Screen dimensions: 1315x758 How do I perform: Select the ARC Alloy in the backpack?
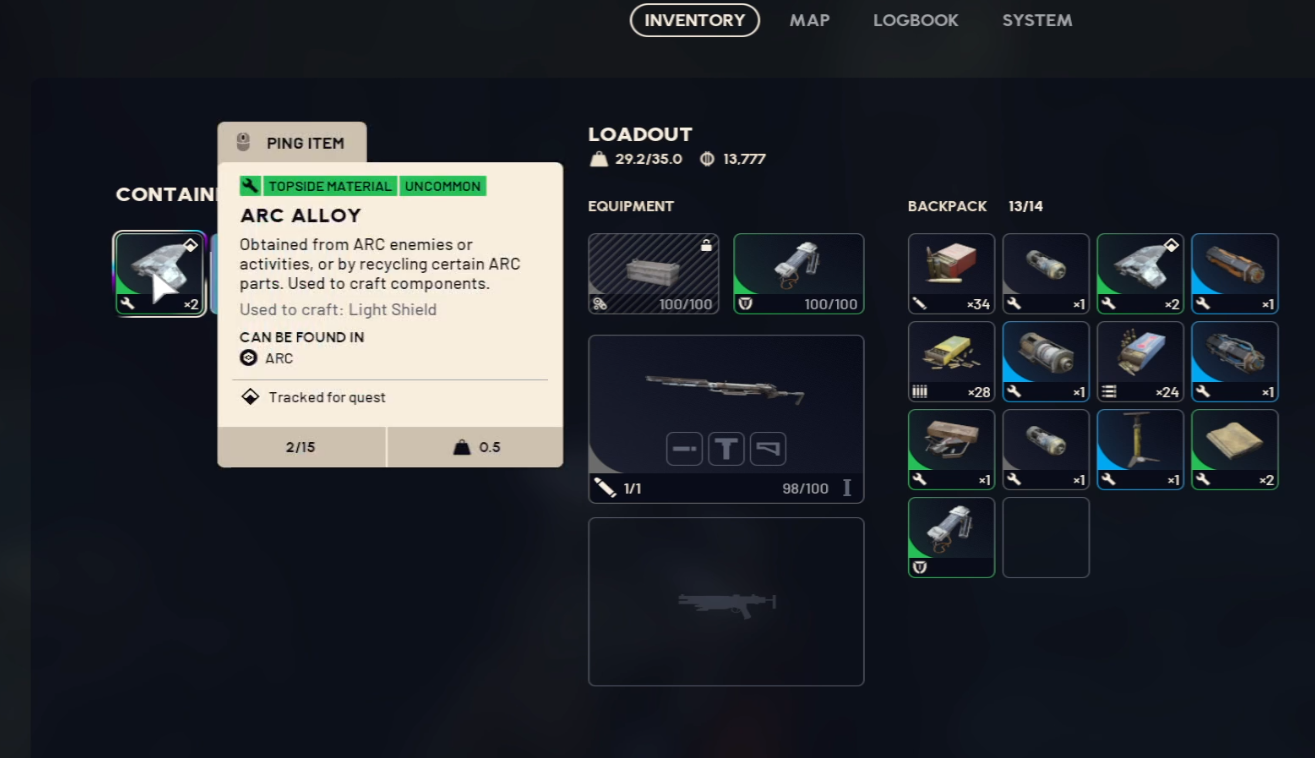point(1140,273)
